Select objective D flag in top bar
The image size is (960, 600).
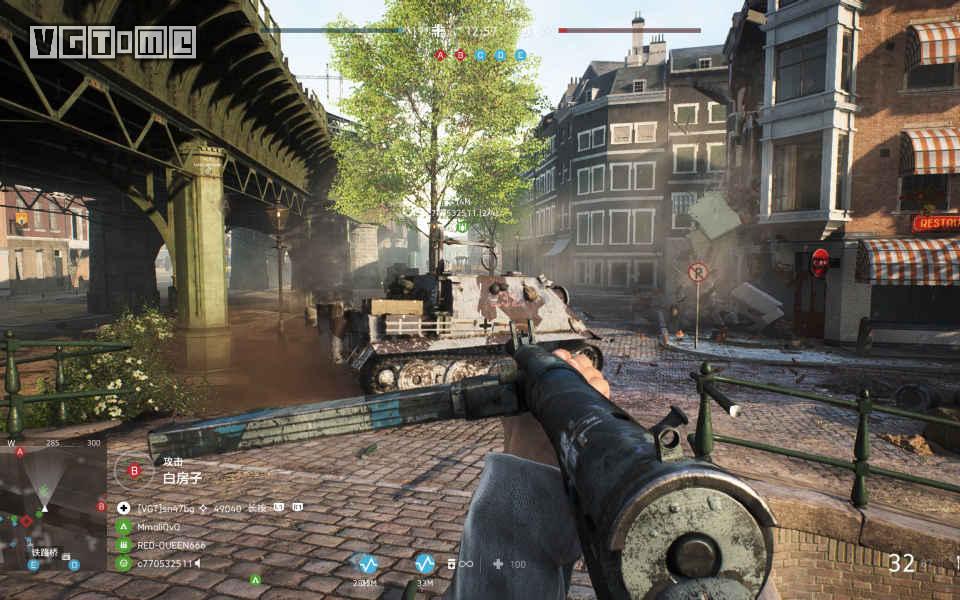click(x=500, y=55)
